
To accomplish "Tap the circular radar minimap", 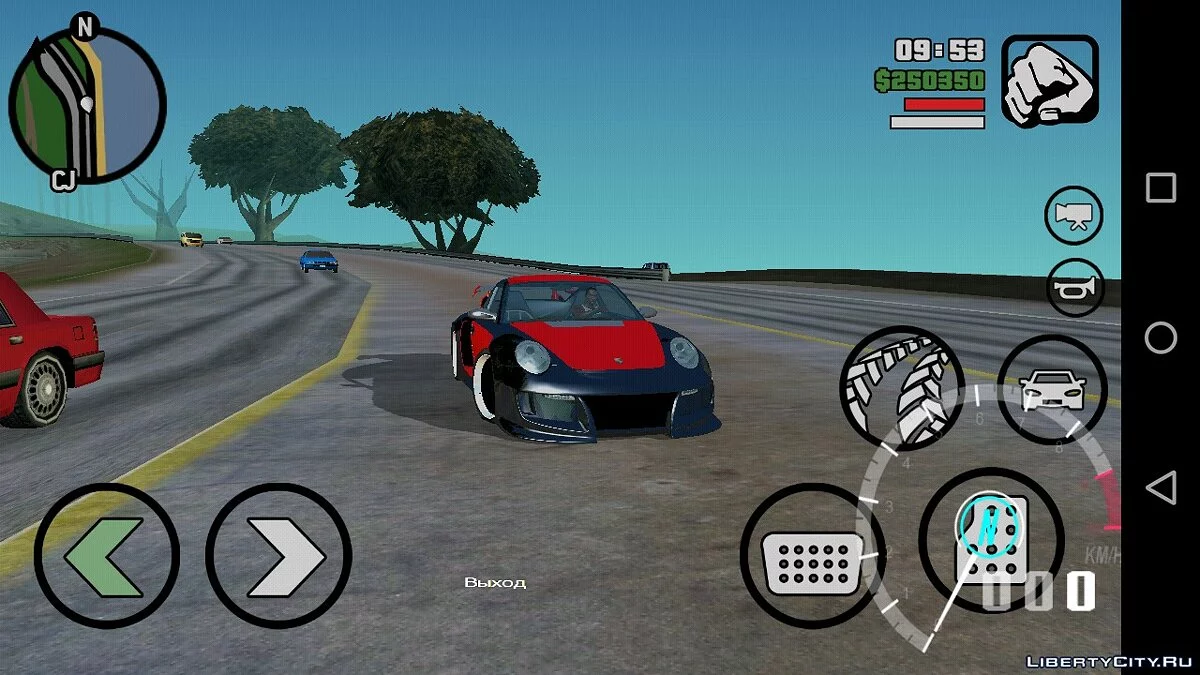I will [87, 103].
